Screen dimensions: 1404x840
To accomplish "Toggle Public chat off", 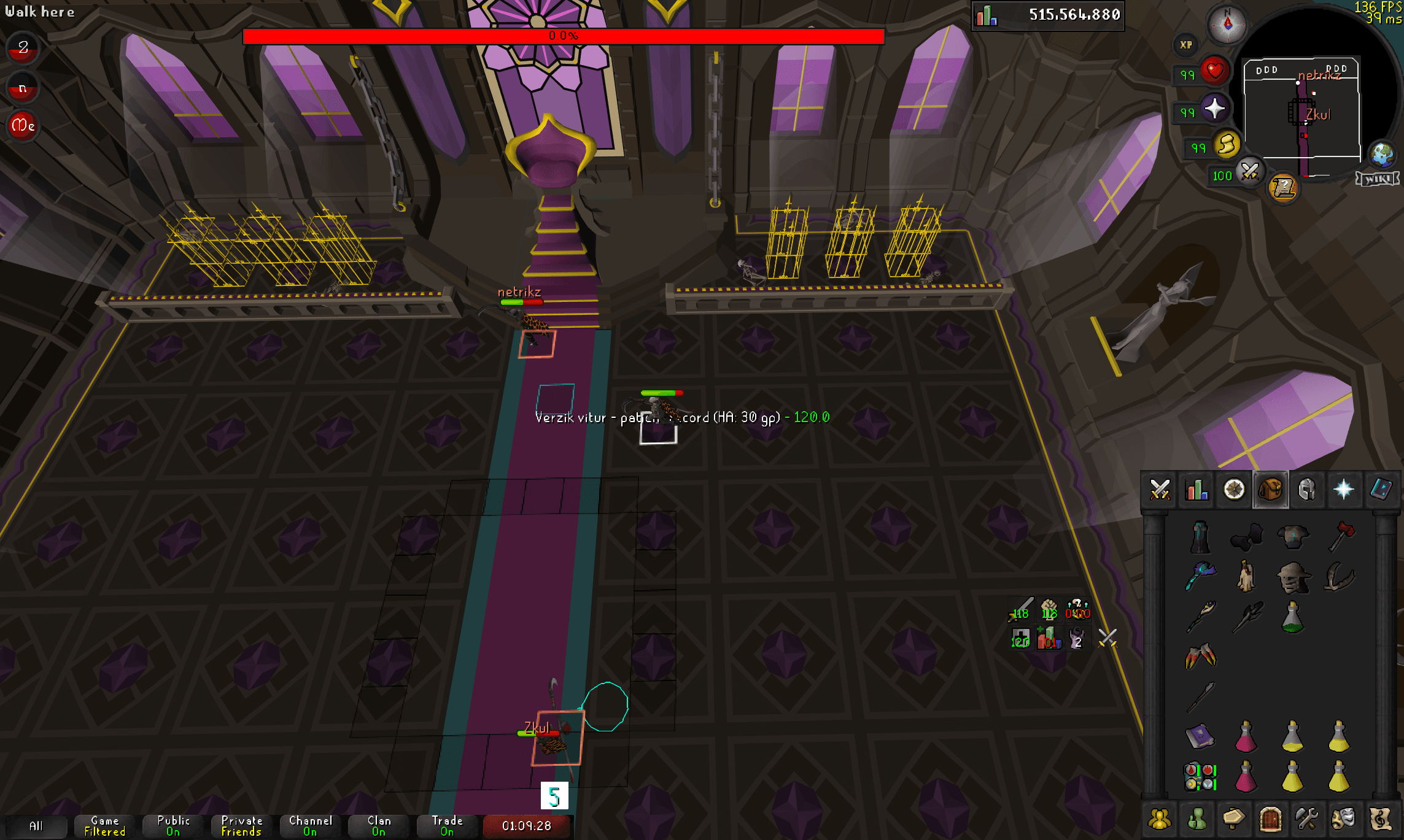I will (172, 825).
